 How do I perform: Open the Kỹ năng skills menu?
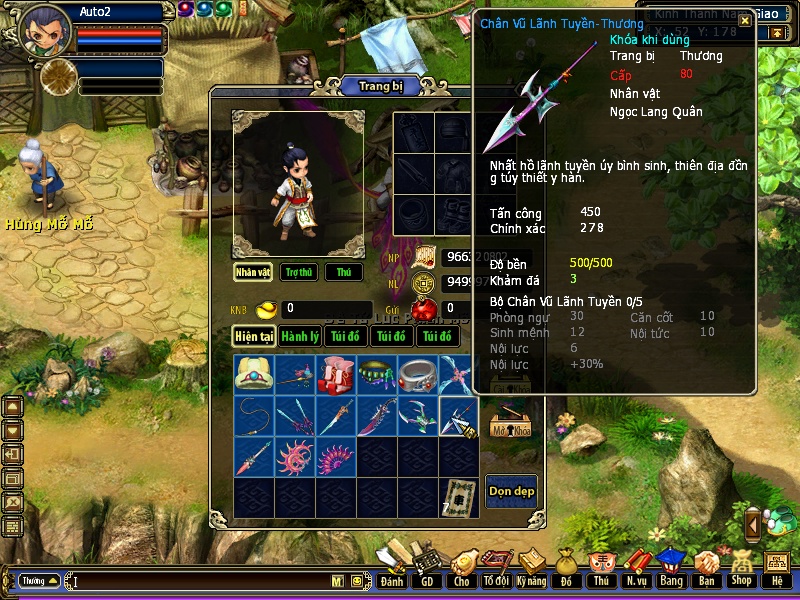click(x=532, y=570)
